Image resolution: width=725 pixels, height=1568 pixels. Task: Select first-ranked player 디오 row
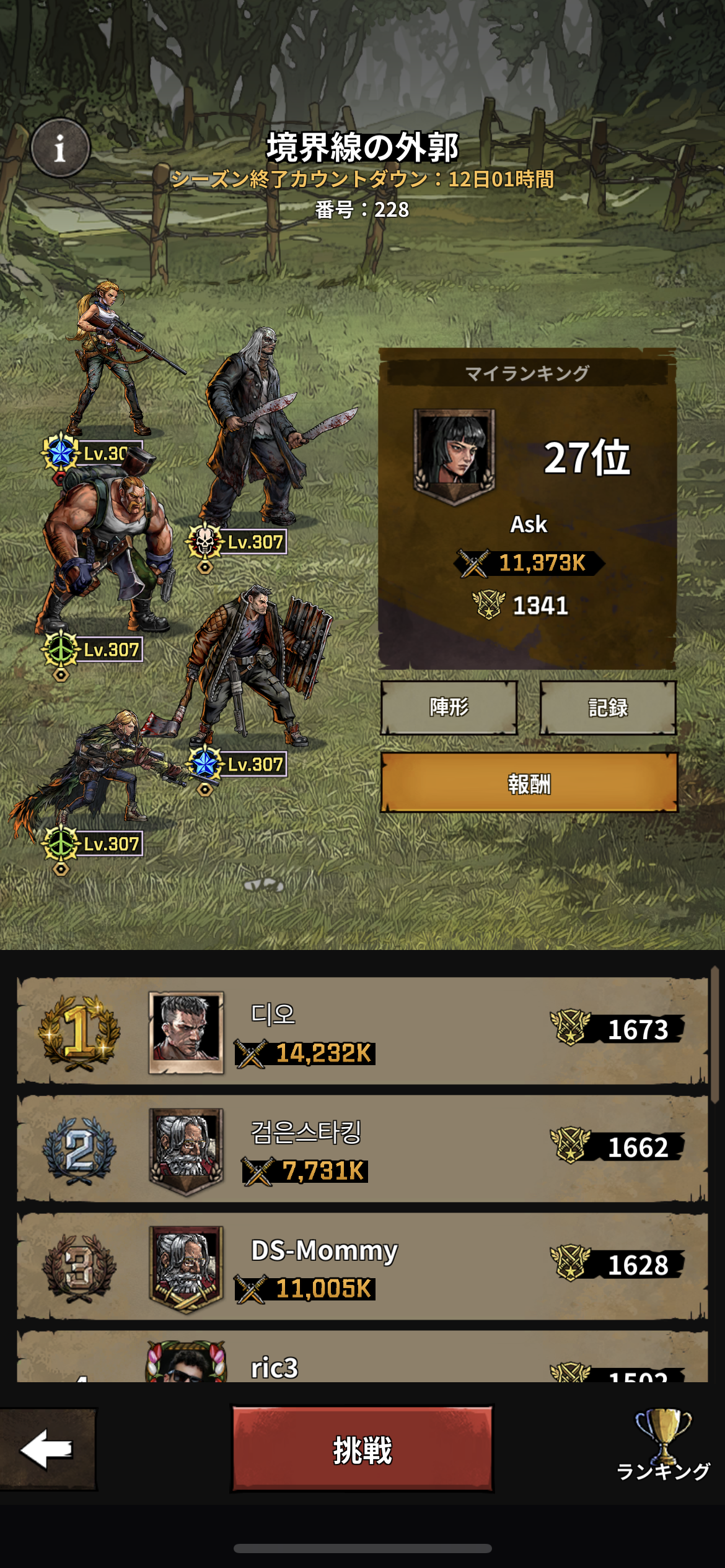(362, 1031)
